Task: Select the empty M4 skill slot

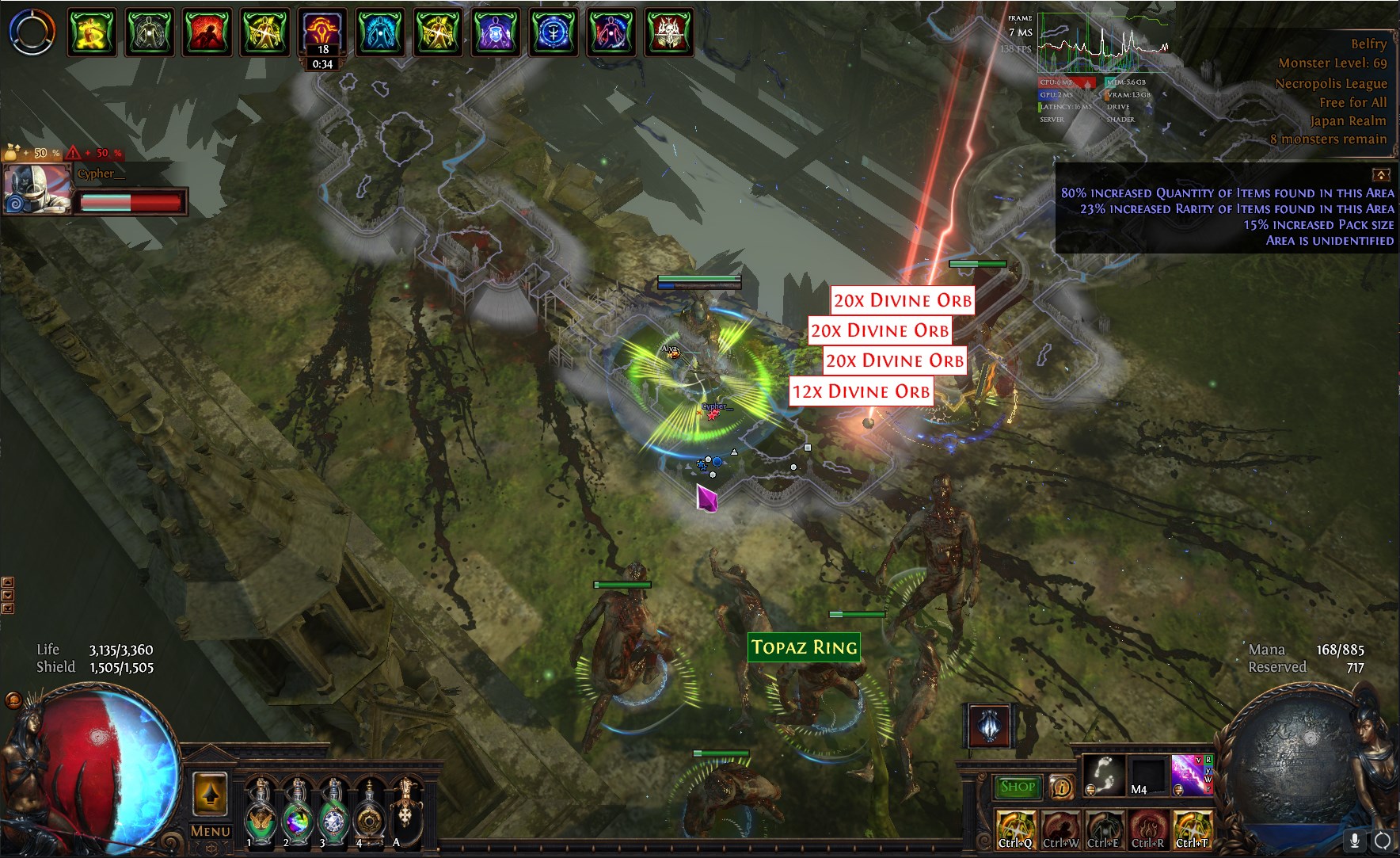Action: pos(1147,775)
